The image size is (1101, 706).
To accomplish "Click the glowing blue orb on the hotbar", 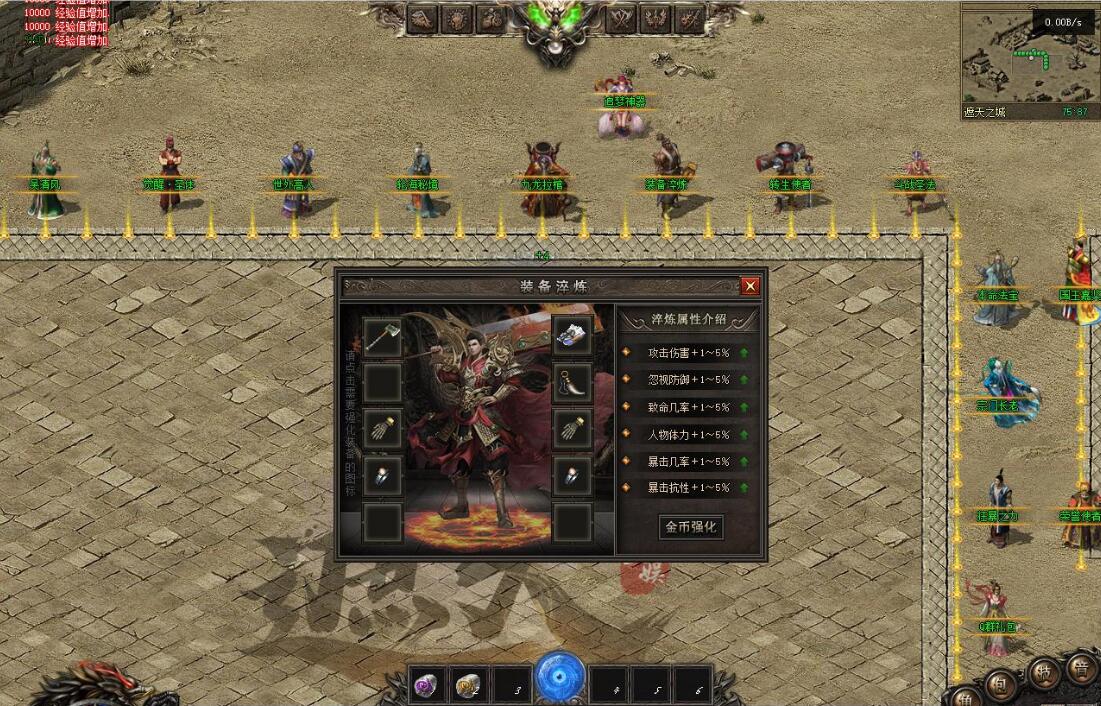I will tap(560, 677).
